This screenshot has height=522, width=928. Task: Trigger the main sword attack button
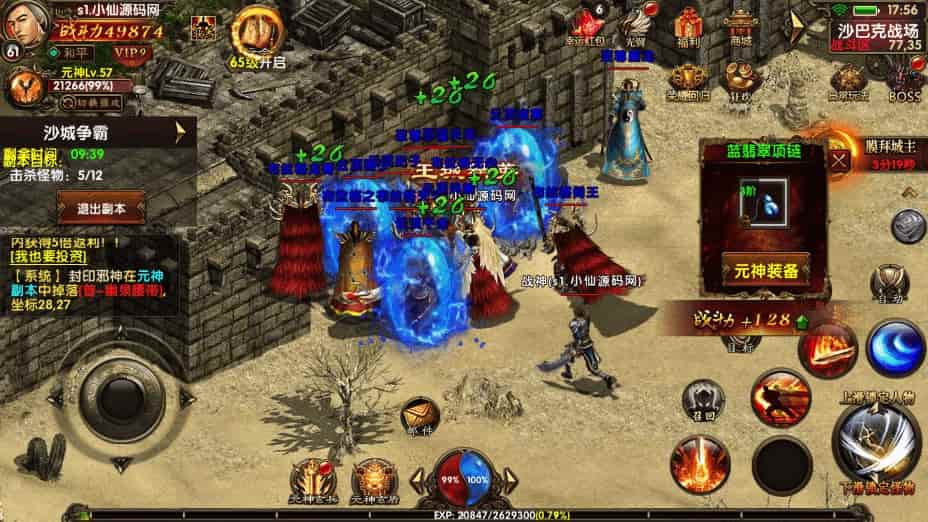878,444
